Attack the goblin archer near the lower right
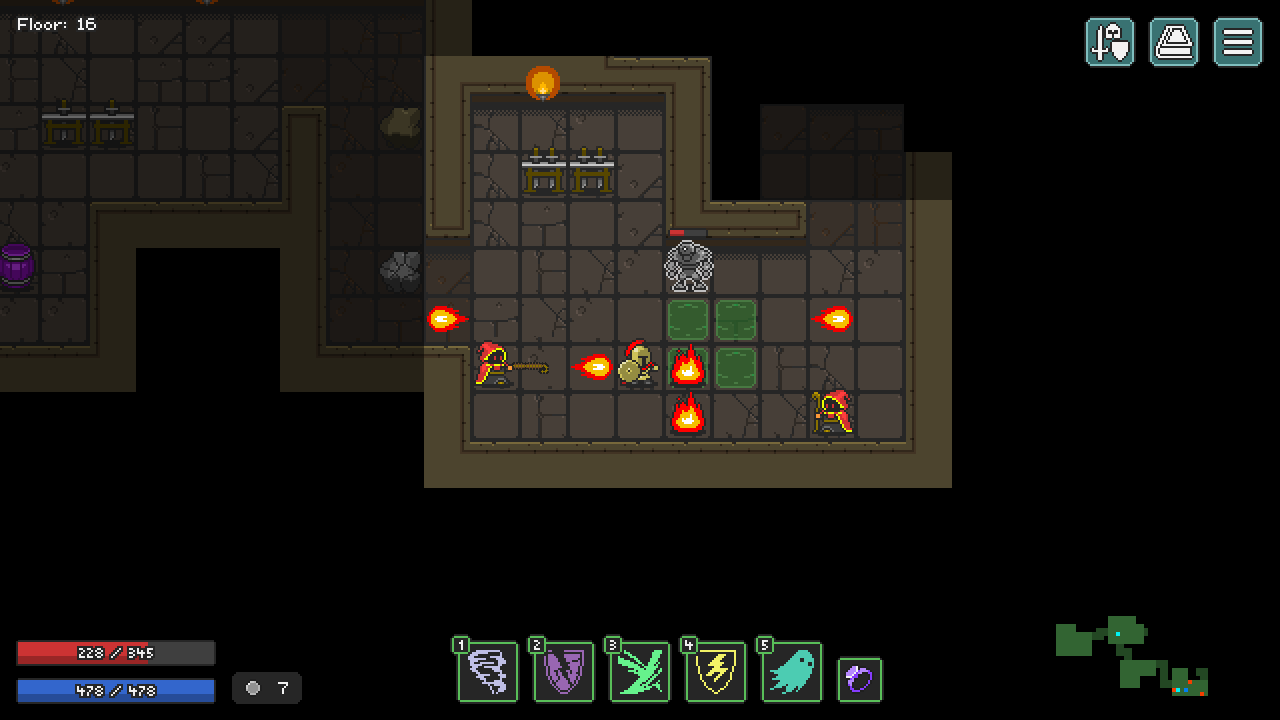 [833, 414]
